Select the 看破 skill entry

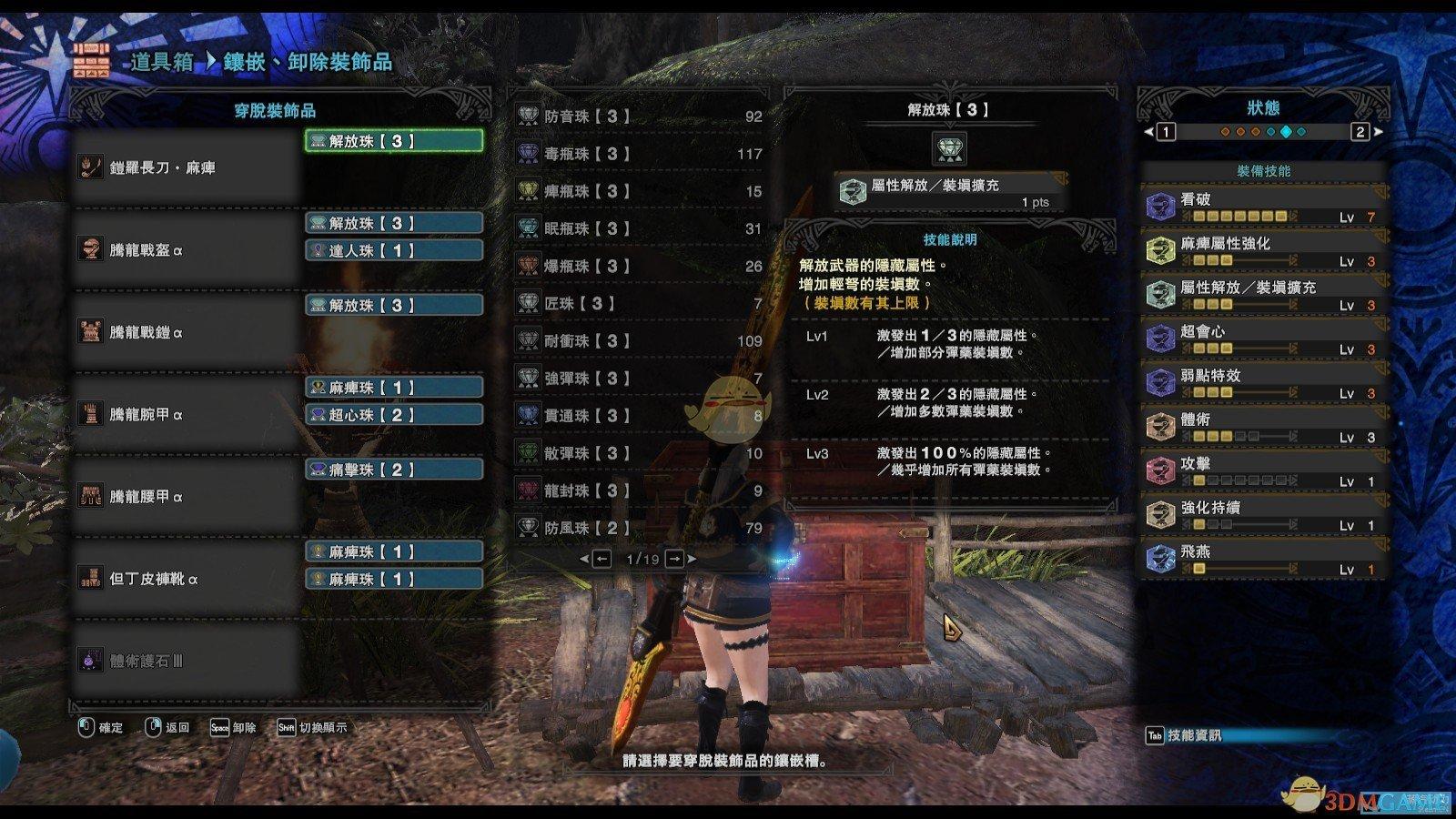[1265, 207]
